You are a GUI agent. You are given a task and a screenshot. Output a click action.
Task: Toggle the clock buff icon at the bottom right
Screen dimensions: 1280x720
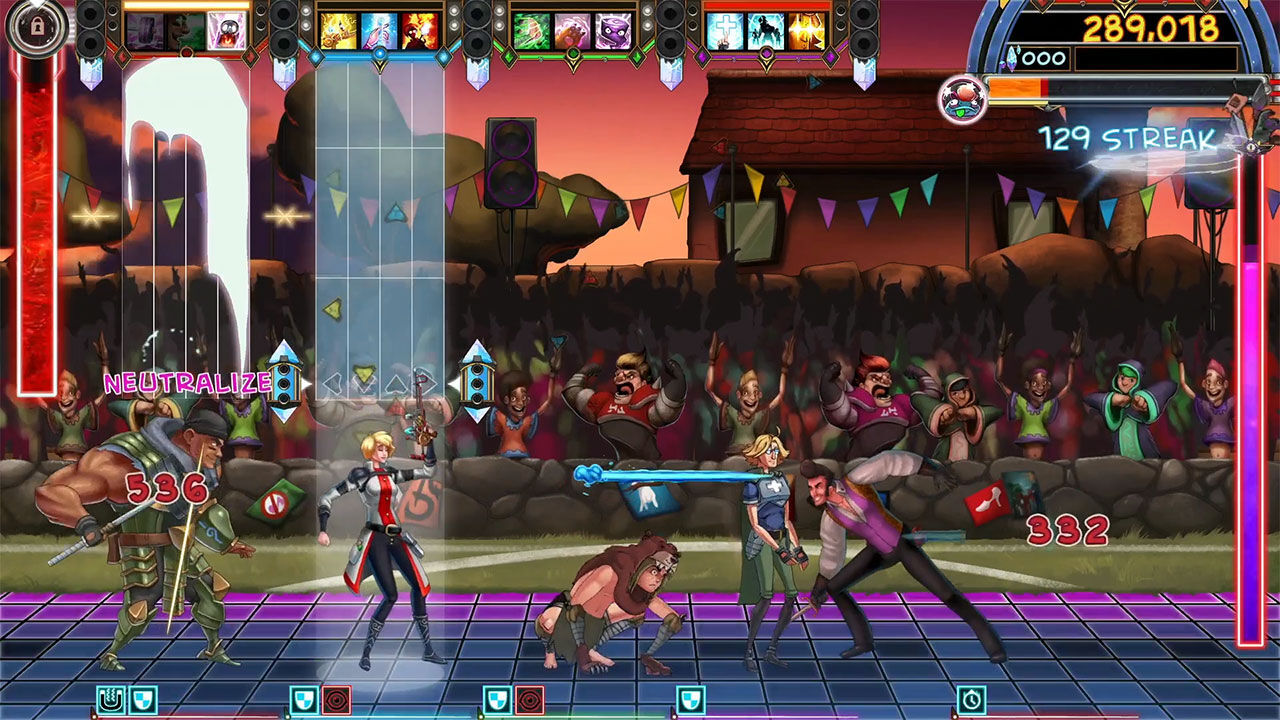pos(972,699)
